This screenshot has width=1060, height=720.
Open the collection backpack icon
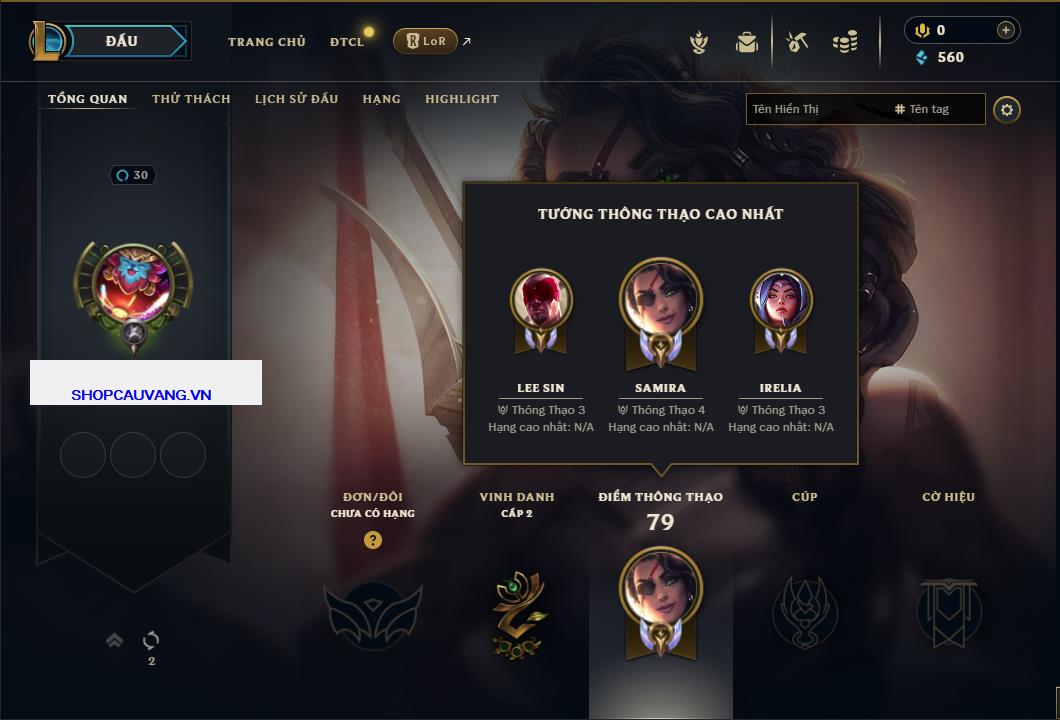point(747,42)
